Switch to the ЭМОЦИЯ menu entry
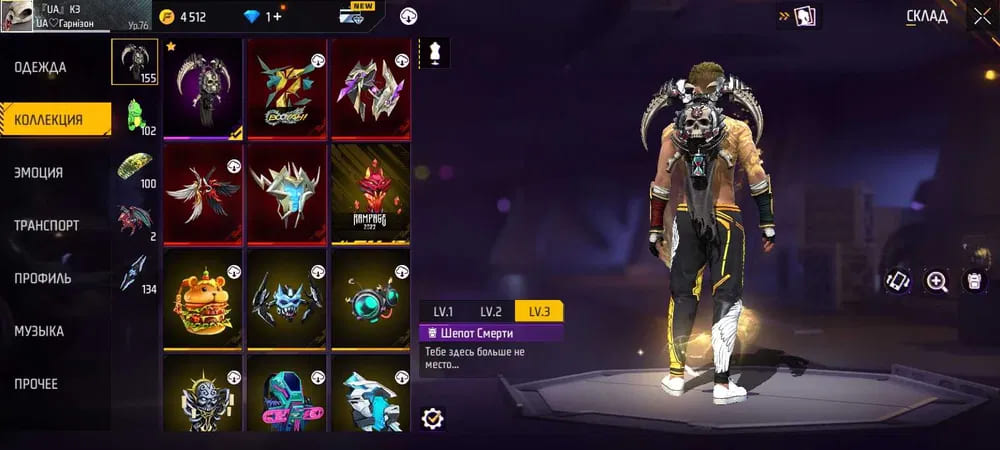 click(x=39, y=173)
